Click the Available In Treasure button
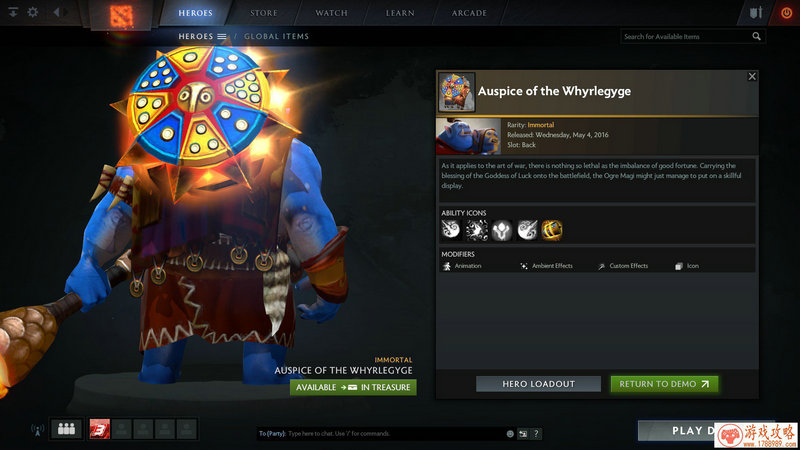 pyautogui.click(x=353, y=387)
